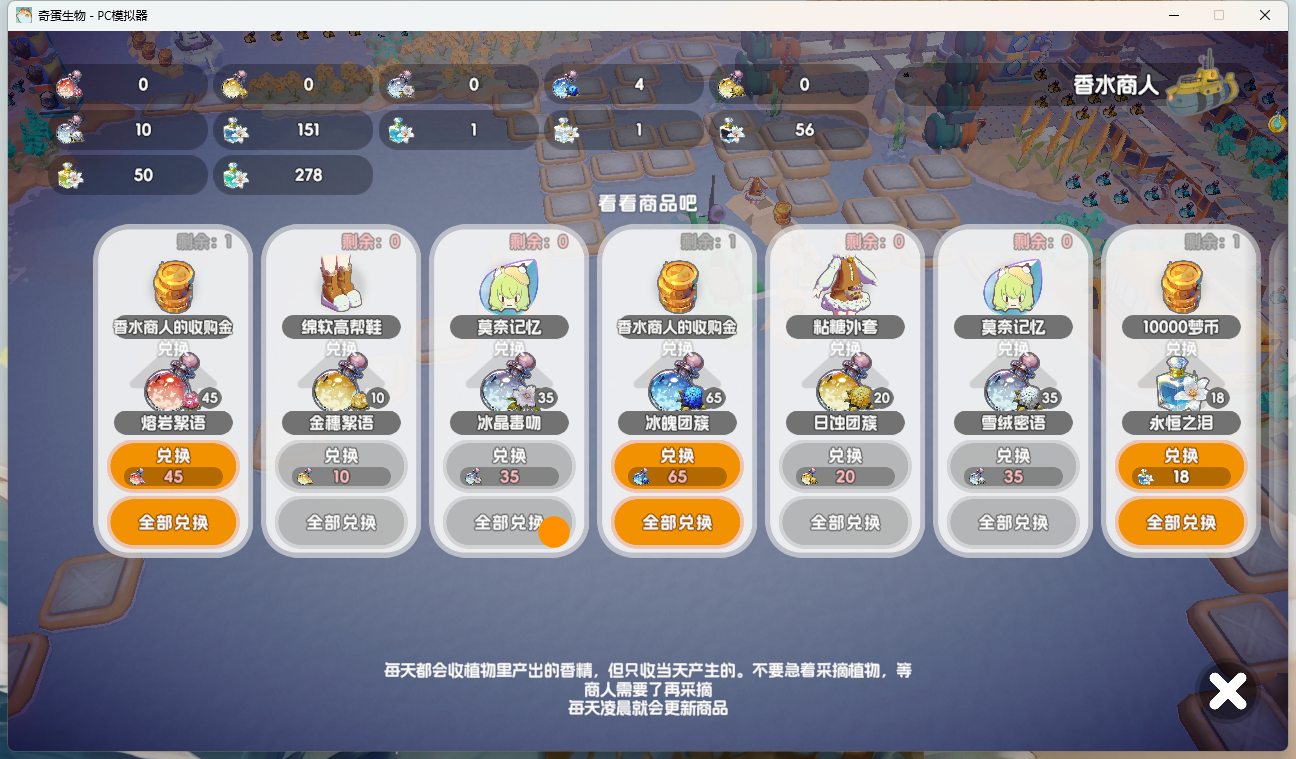
Task: Click the 粘糖外套 coat icon
Action: 845,287
